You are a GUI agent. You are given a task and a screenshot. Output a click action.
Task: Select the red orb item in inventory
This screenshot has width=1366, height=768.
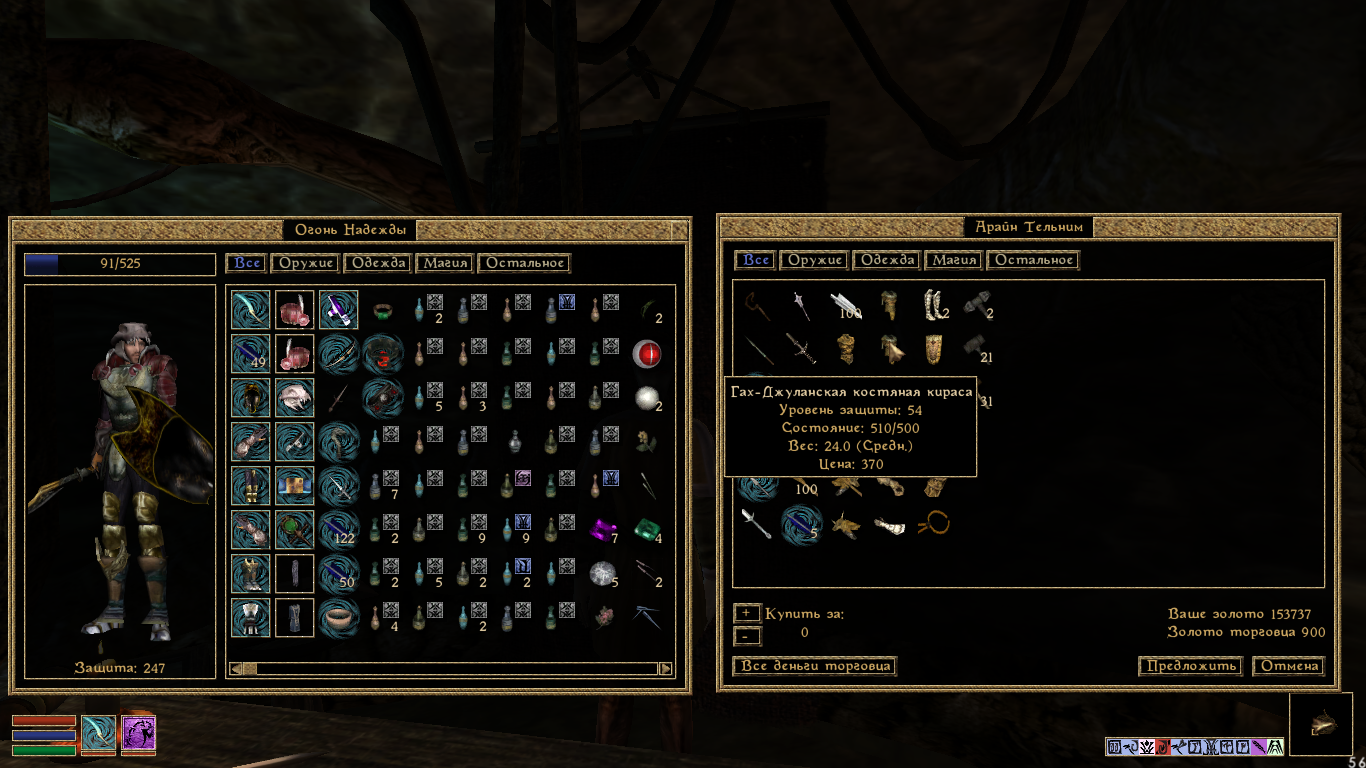(x=646, y=352)
